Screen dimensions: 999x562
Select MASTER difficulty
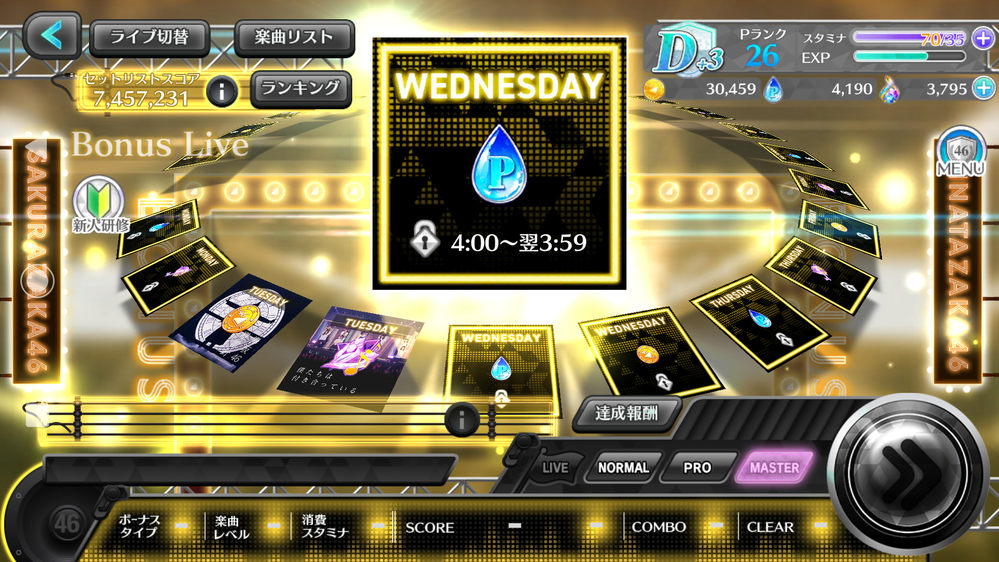[774, 467]
